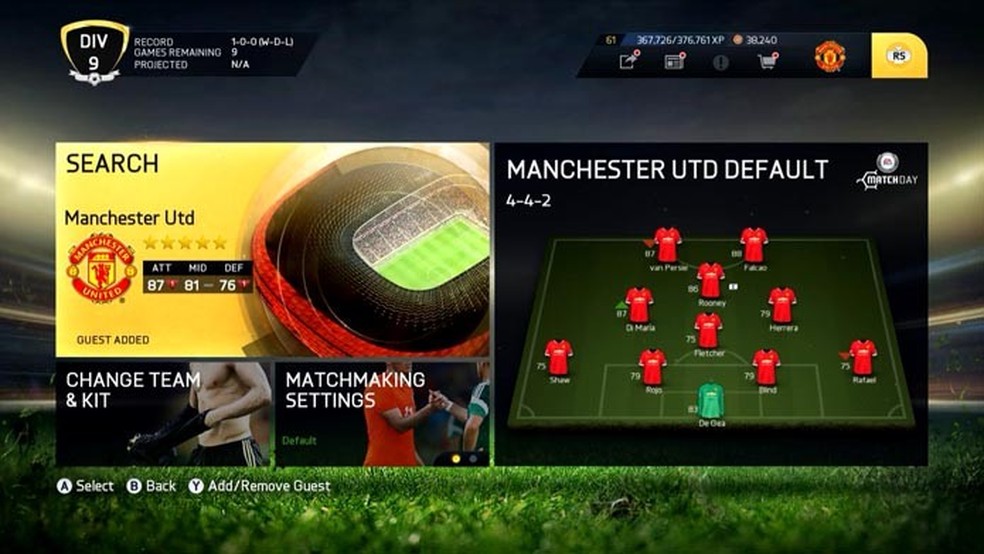This screenshot has width=984, height=554.
Task: Select Falcao on the formation
Action: (754, 245)
